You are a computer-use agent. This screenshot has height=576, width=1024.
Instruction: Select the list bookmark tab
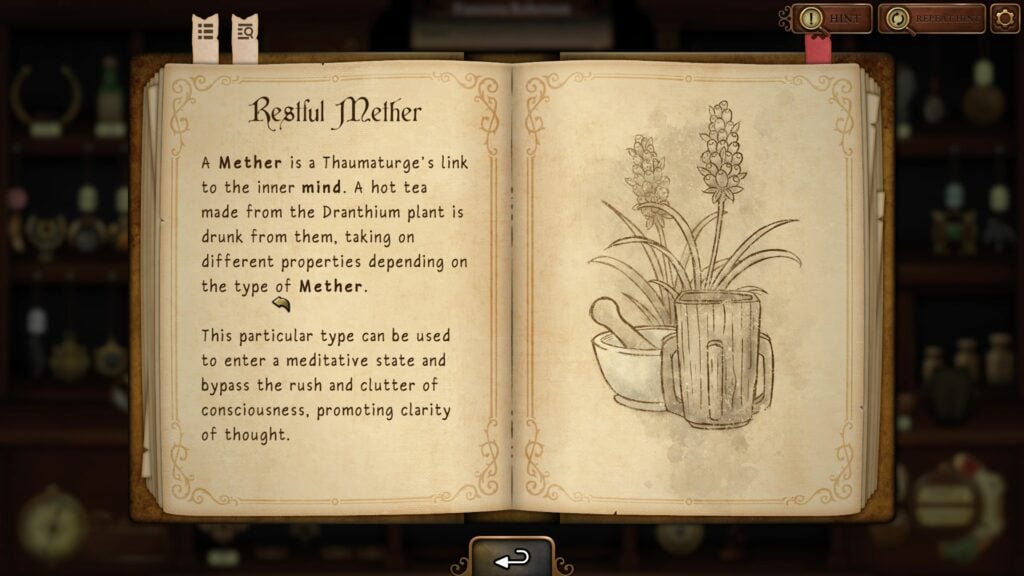point(205,36)
